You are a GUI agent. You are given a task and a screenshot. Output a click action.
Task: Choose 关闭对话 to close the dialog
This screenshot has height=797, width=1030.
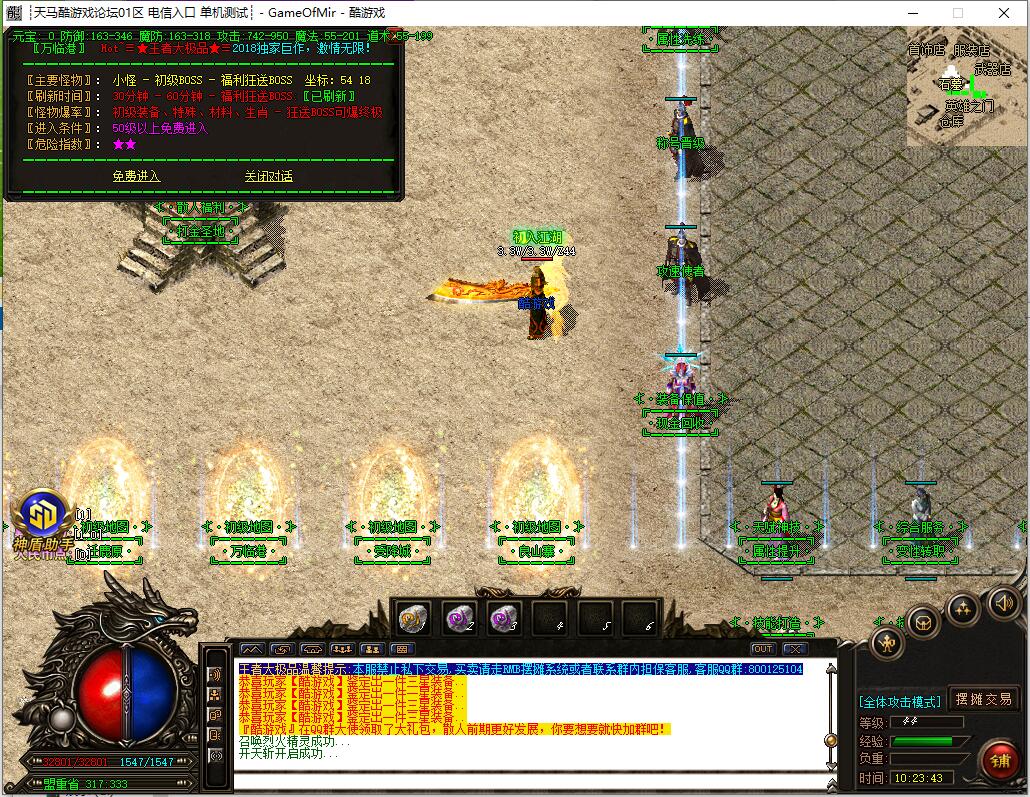(x=268, y=176)
